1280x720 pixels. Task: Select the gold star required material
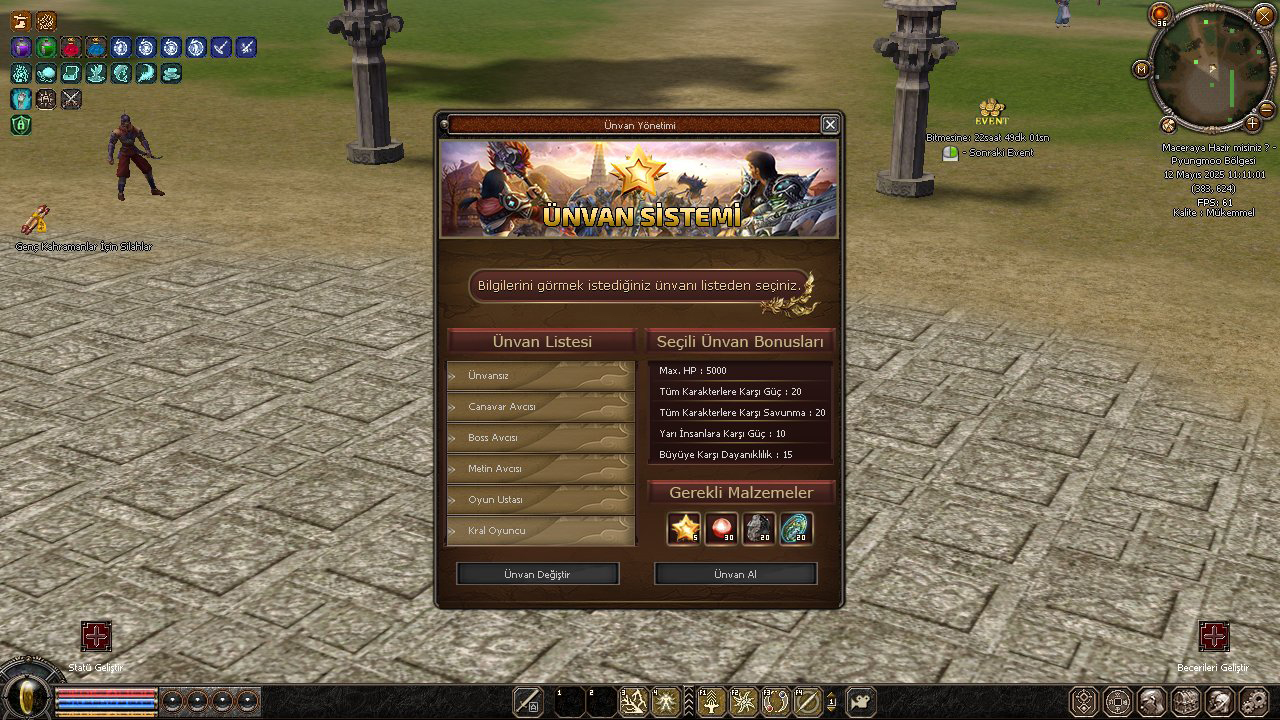685,528
